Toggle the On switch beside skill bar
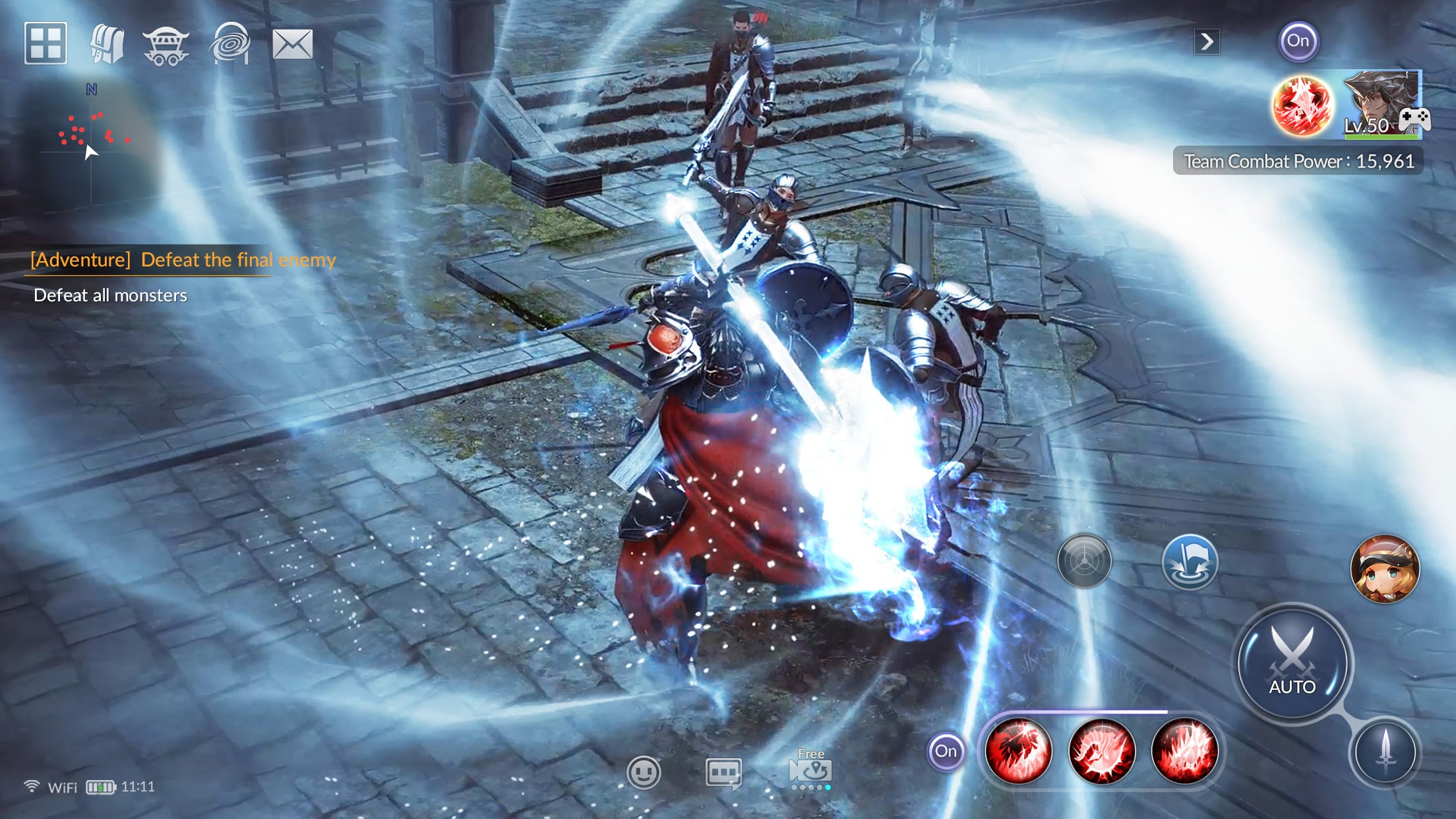This screenshot has height=819, width=1456. (x=946, y=751)
